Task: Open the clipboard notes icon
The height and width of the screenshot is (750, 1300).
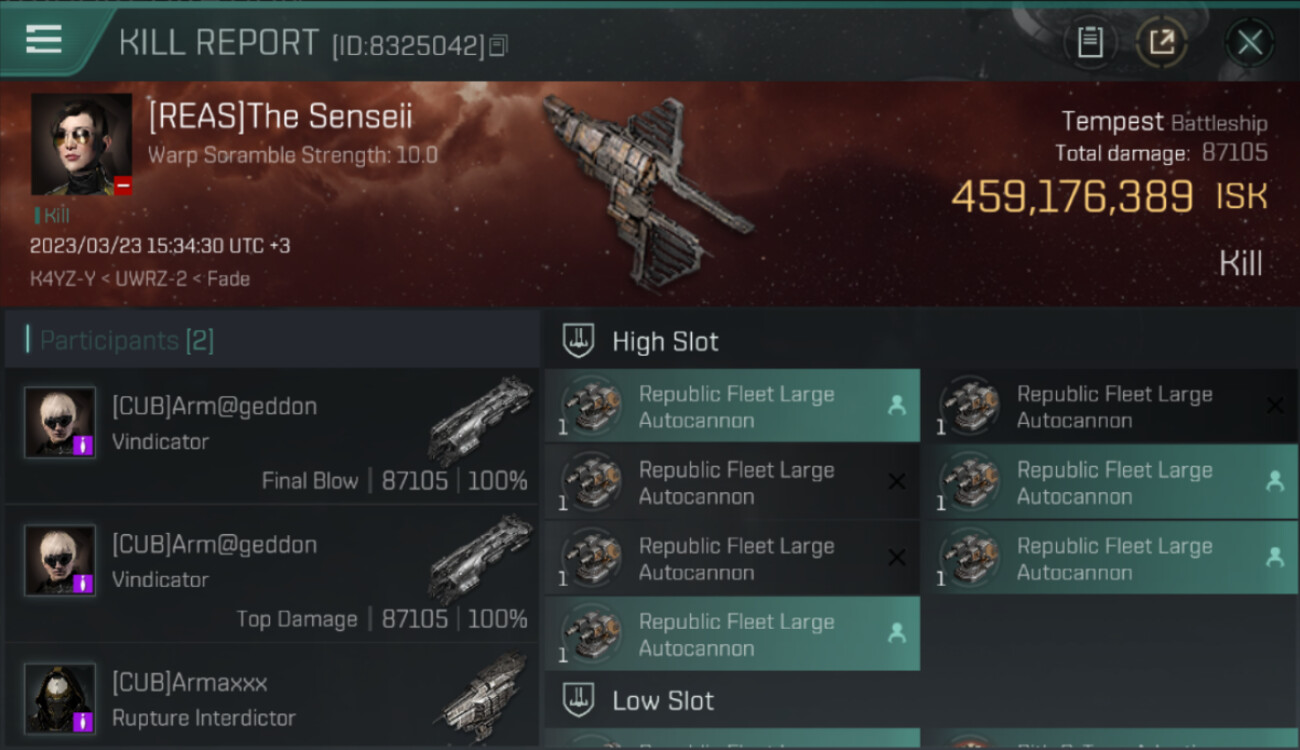Action: (x=1090, y=42)
